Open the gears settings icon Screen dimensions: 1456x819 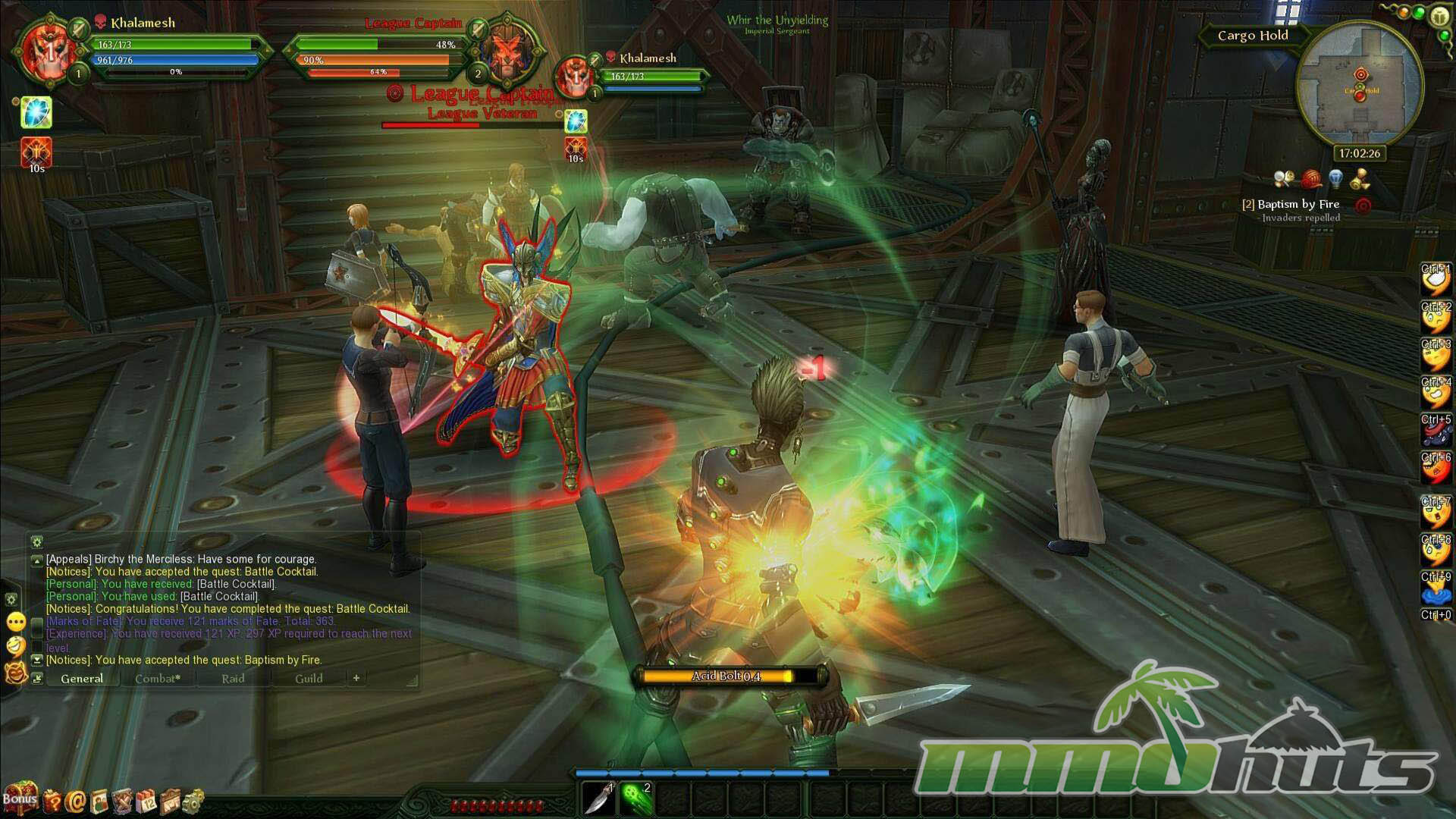pyautogui.click(x=193, y=799)
